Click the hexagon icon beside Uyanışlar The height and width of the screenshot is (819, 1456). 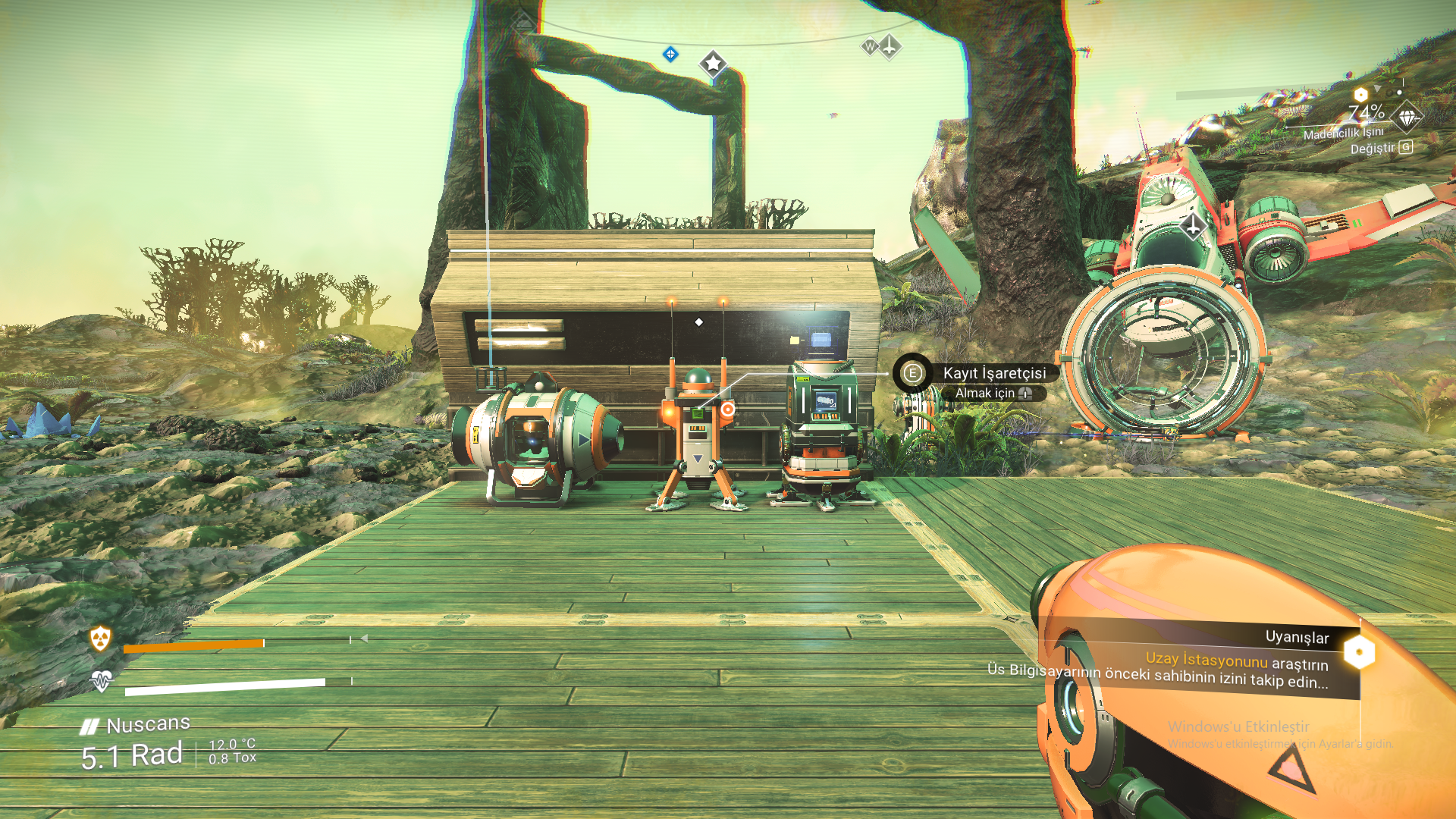pos(1359,652)
